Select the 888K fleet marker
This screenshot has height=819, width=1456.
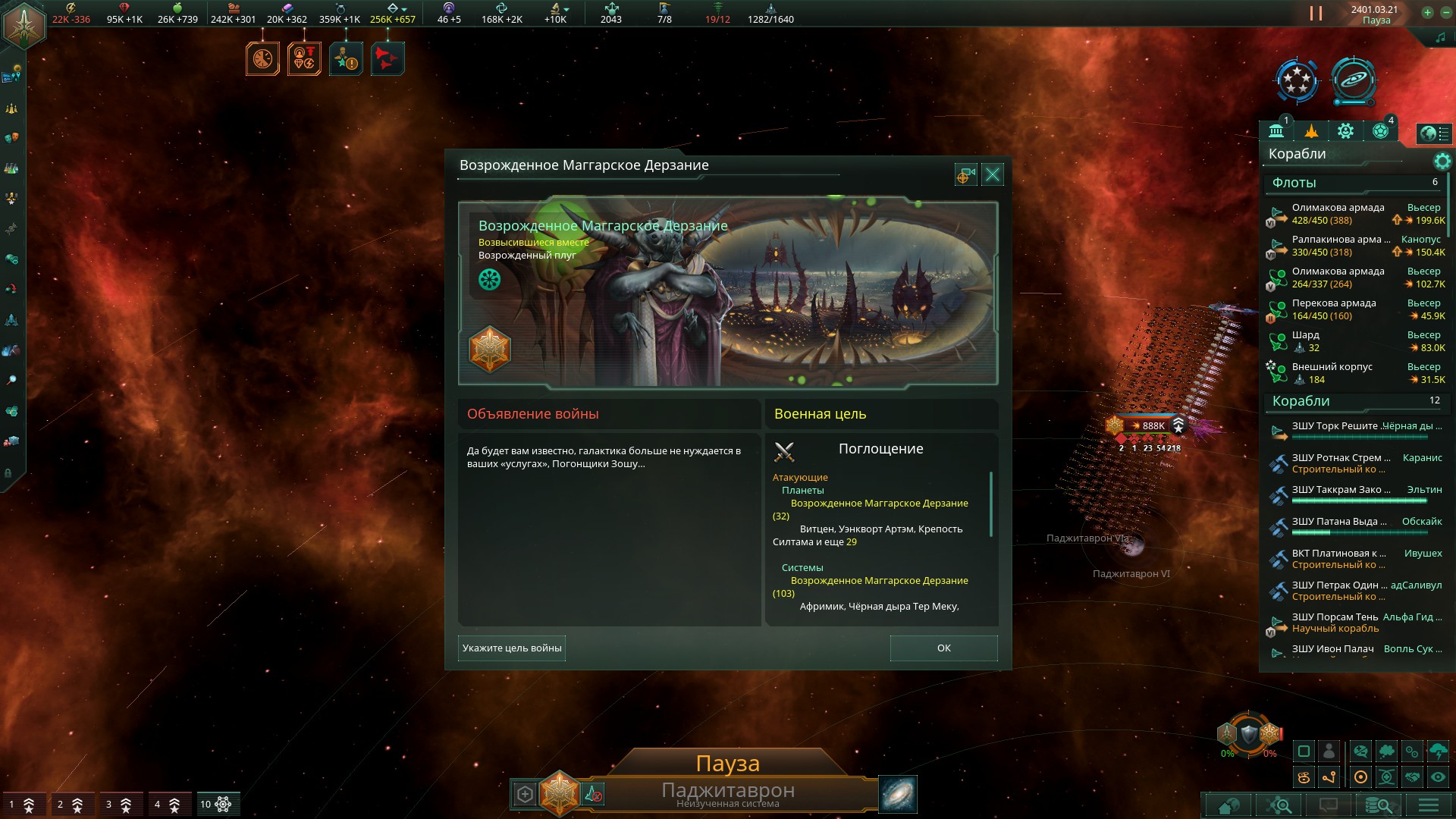[x=1147, y=425]
